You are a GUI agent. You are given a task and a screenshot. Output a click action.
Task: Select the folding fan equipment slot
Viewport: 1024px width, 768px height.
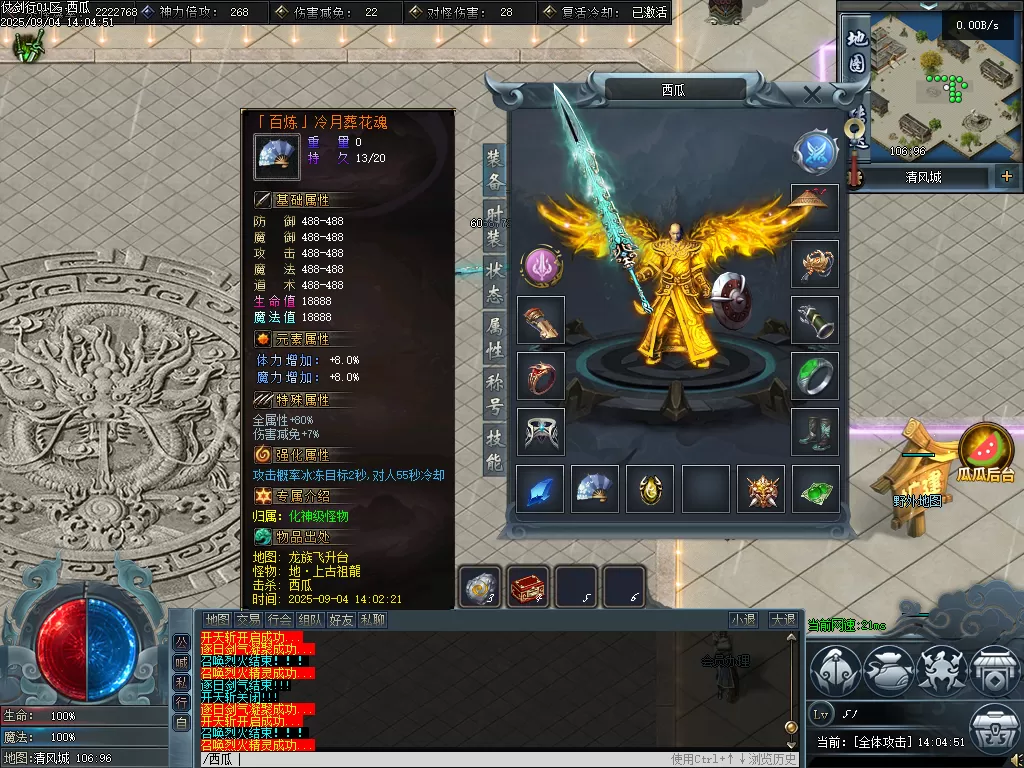click(595, 489)
